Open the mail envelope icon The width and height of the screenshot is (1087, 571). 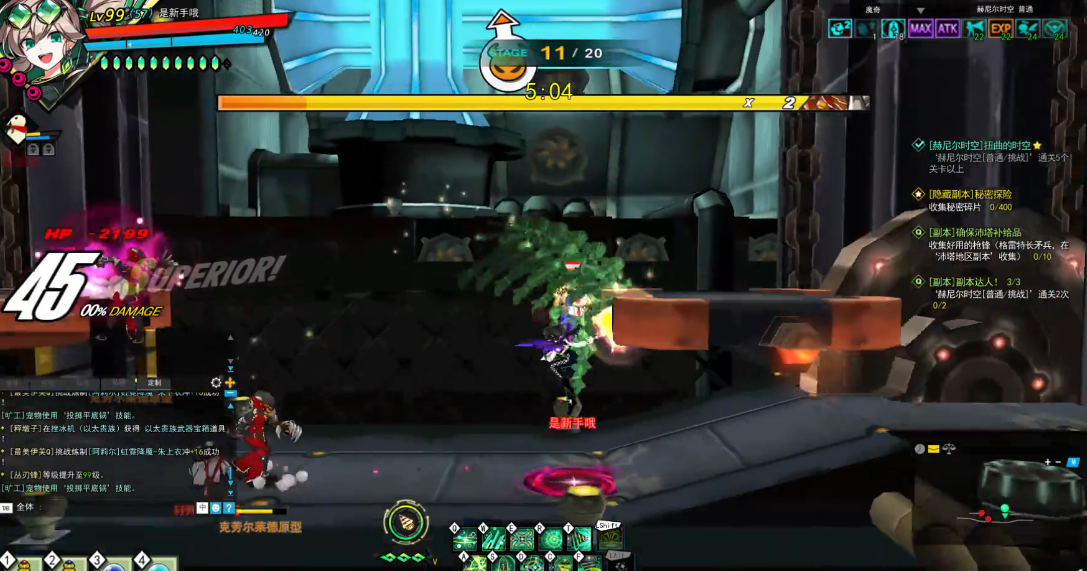pyautogui.click(x=933, y=449)
